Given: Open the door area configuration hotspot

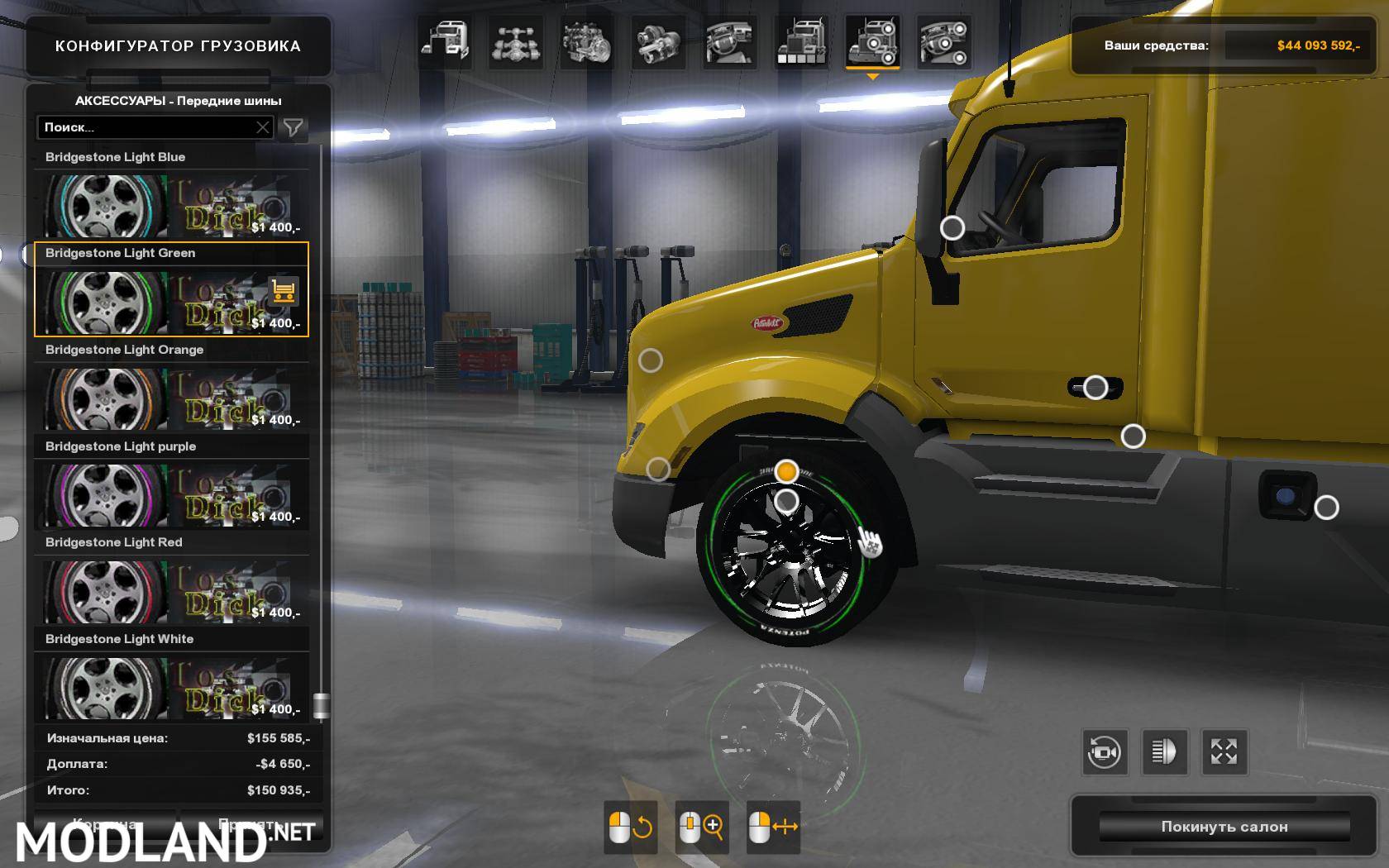Looking at the screenshot, I should pos(1097,384).
